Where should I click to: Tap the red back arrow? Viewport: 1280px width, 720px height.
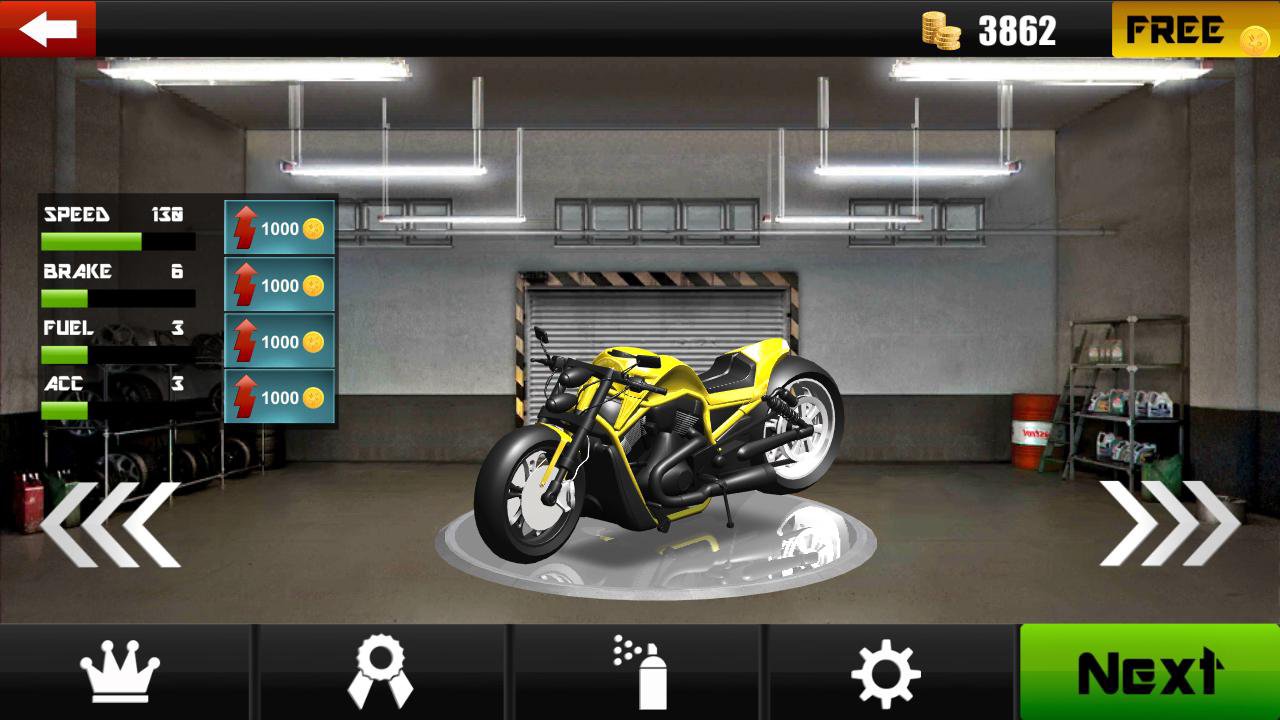tap(48, 28)
